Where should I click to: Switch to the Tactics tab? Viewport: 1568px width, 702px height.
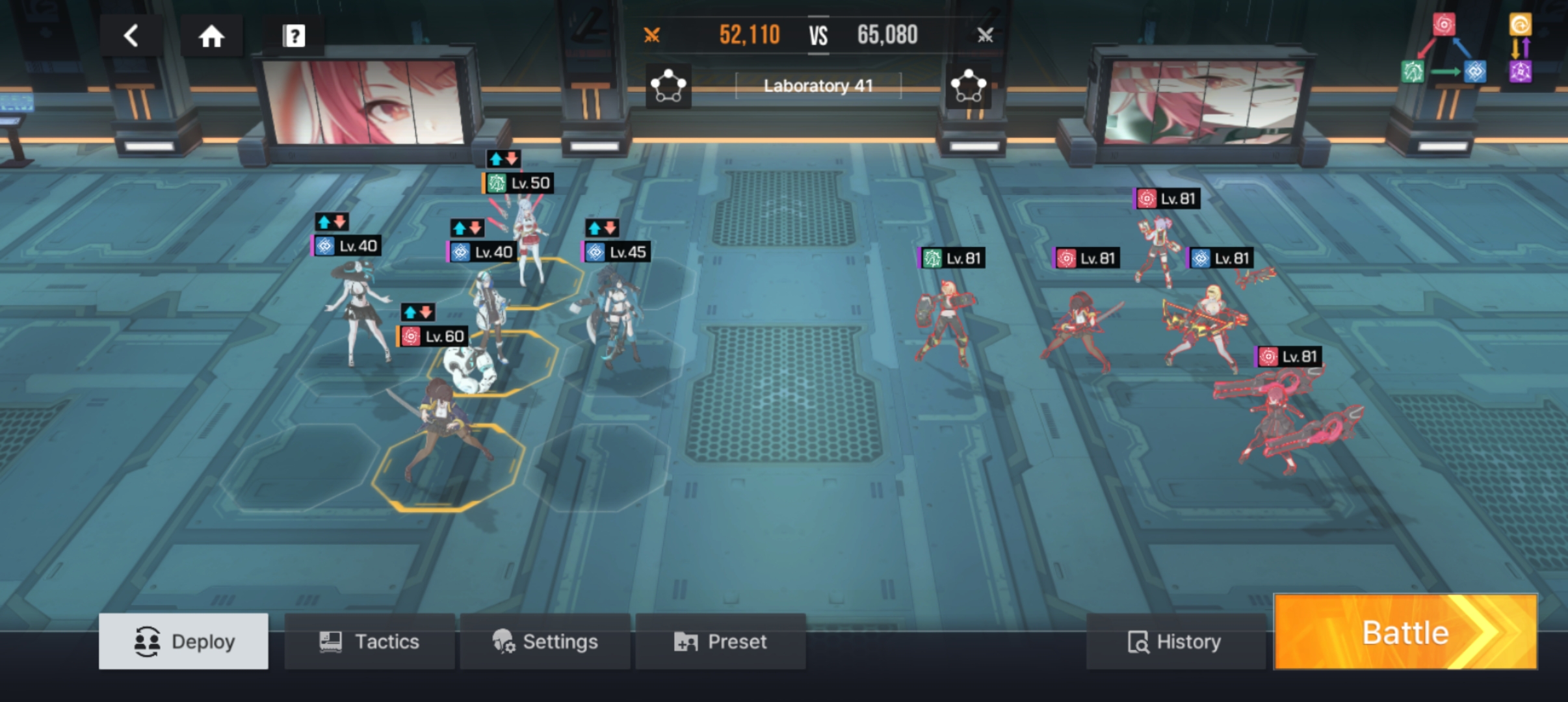[369, 642]
